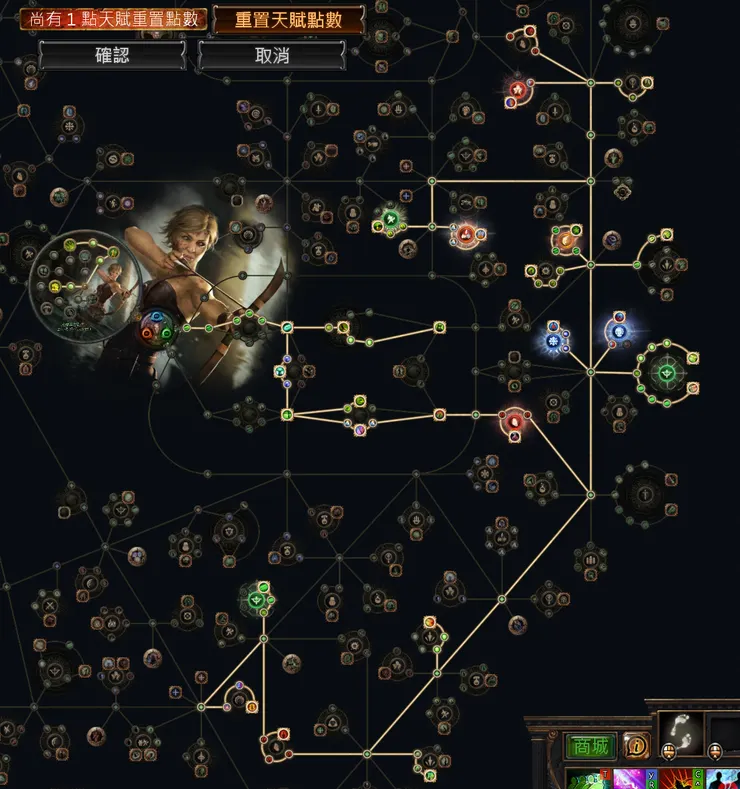Pick the orange flame mastery node

[x=566, y=239]
